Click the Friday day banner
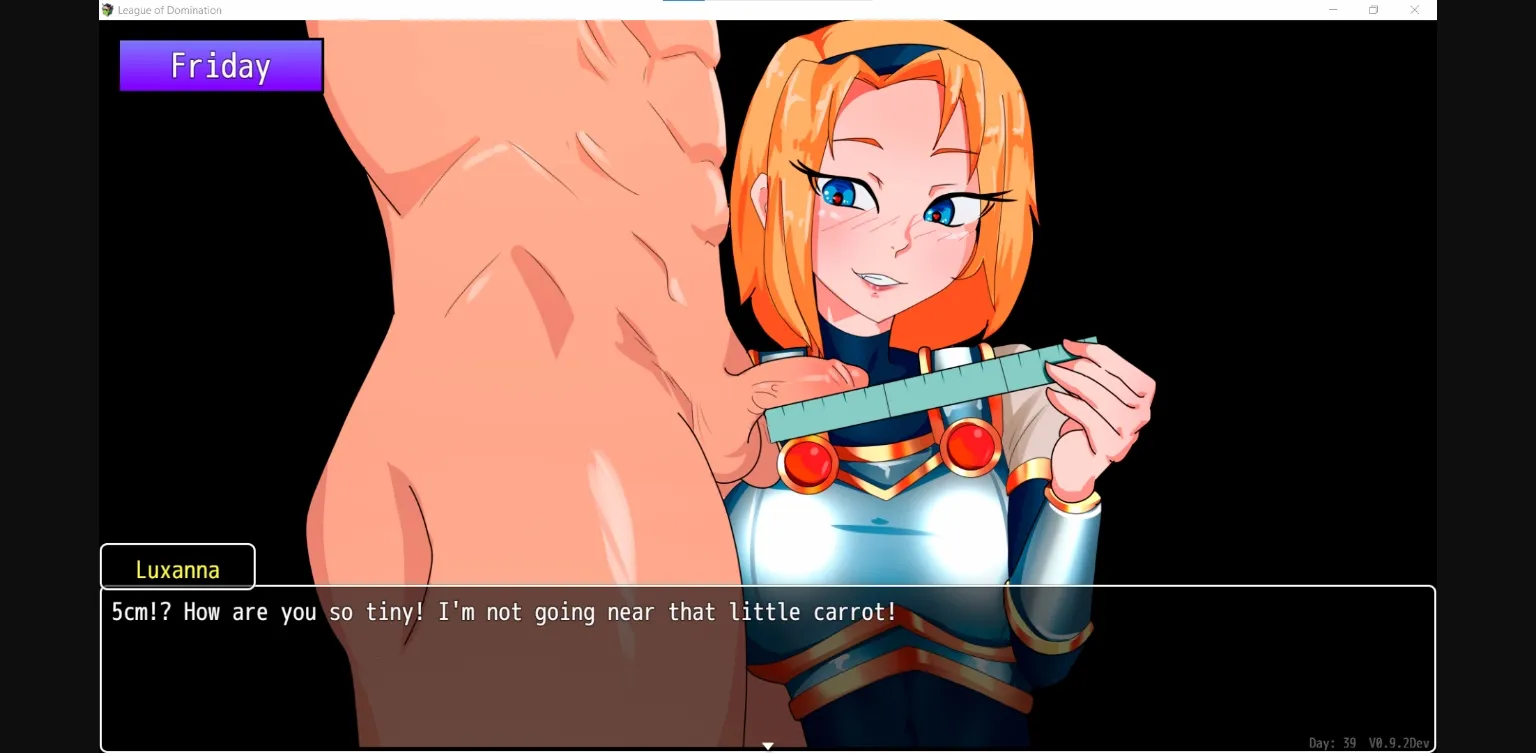Viewport: 1536px width, 753px height. [x=220, y=65]
